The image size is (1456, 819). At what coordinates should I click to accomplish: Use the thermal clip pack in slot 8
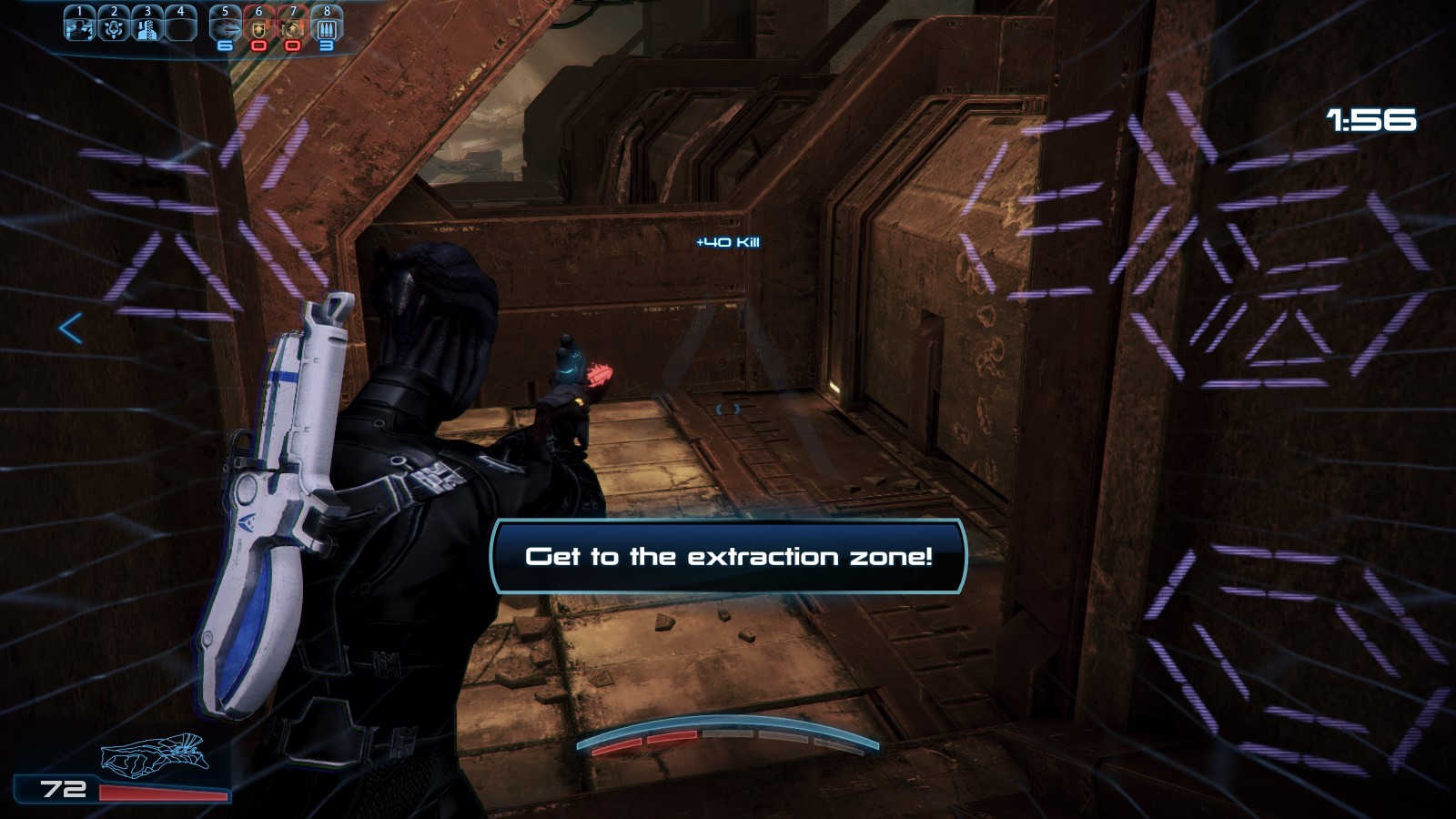(x=327, y=25)
